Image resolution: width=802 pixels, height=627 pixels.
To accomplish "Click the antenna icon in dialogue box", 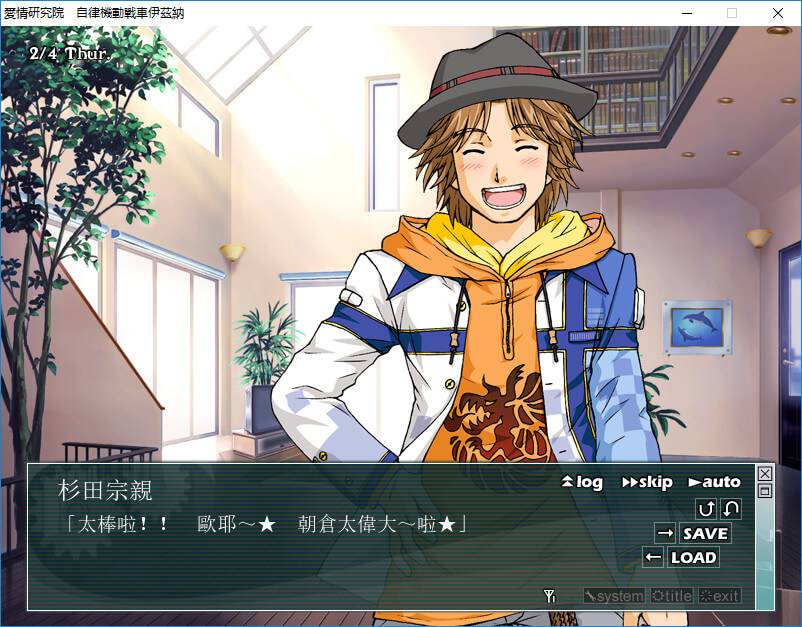I will pyautogui.click(x=549, y=596).
